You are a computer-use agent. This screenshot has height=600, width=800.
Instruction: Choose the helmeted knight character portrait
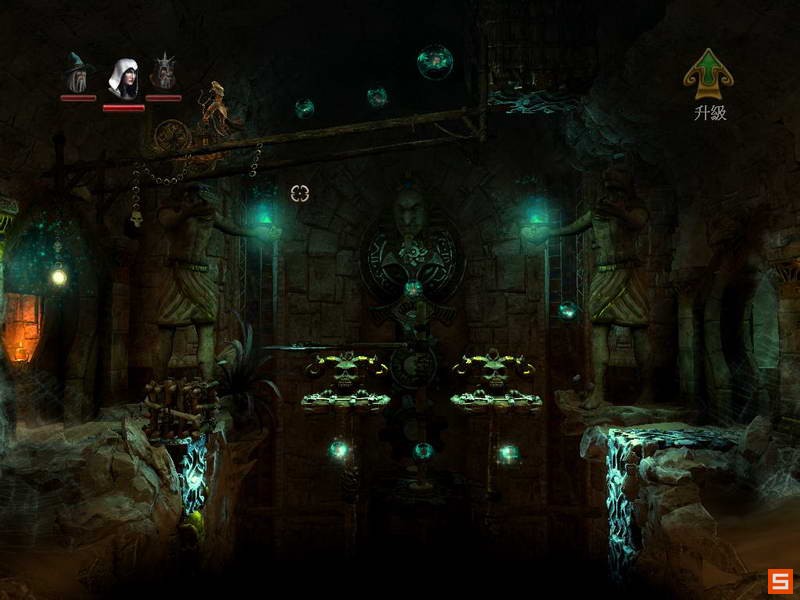[164, 72]
